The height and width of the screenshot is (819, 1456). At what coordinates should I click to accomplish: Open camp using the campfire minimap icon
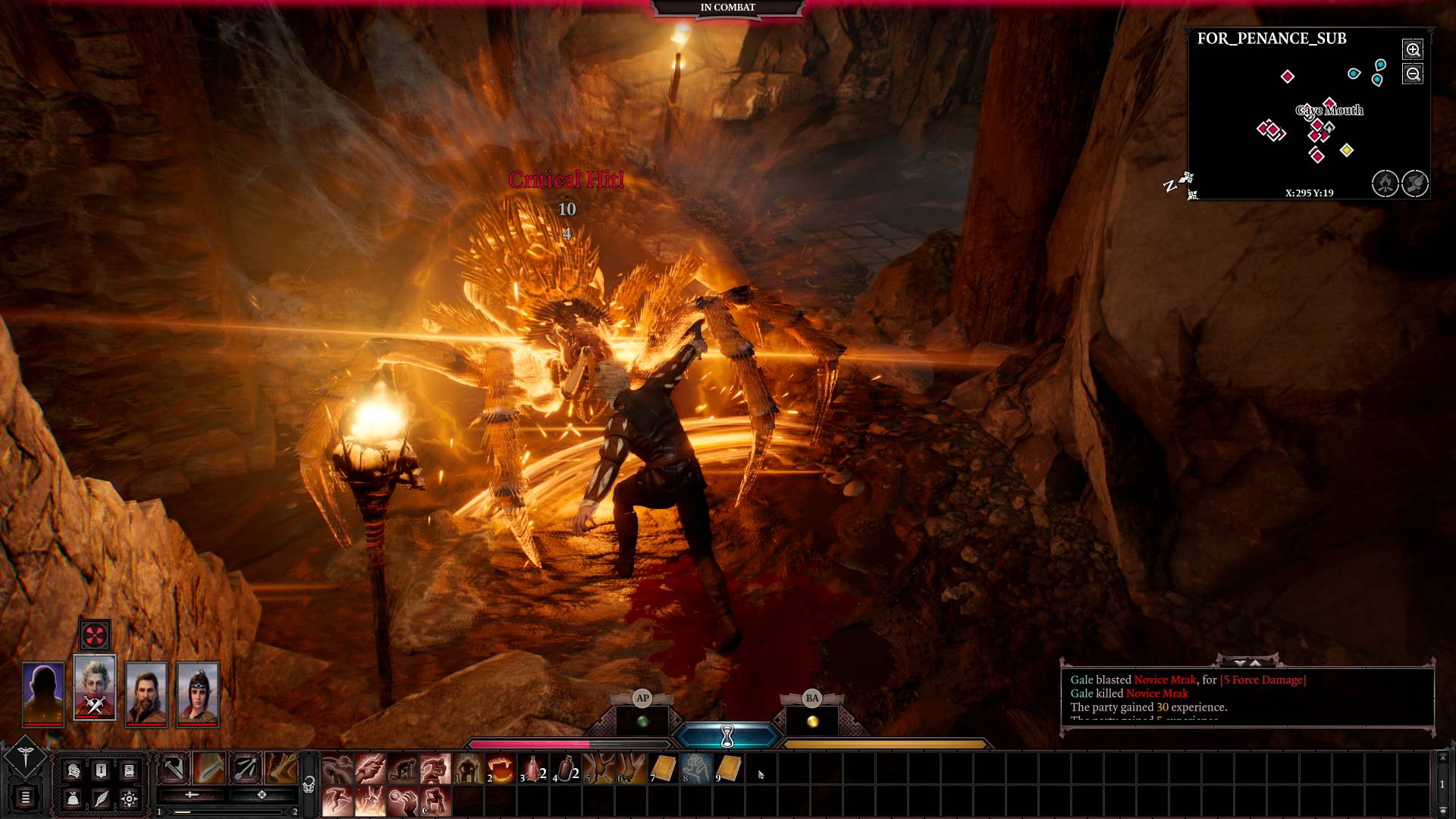(1386, 182)
